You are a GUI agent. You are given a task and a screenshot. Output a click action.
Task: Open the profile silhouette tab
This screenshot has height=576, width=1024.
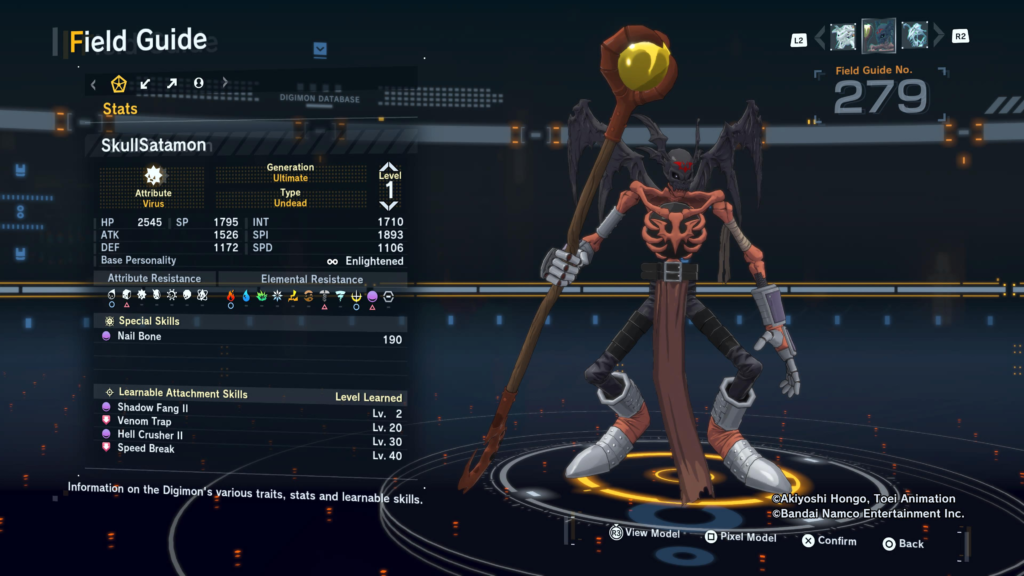click(198, 84)
